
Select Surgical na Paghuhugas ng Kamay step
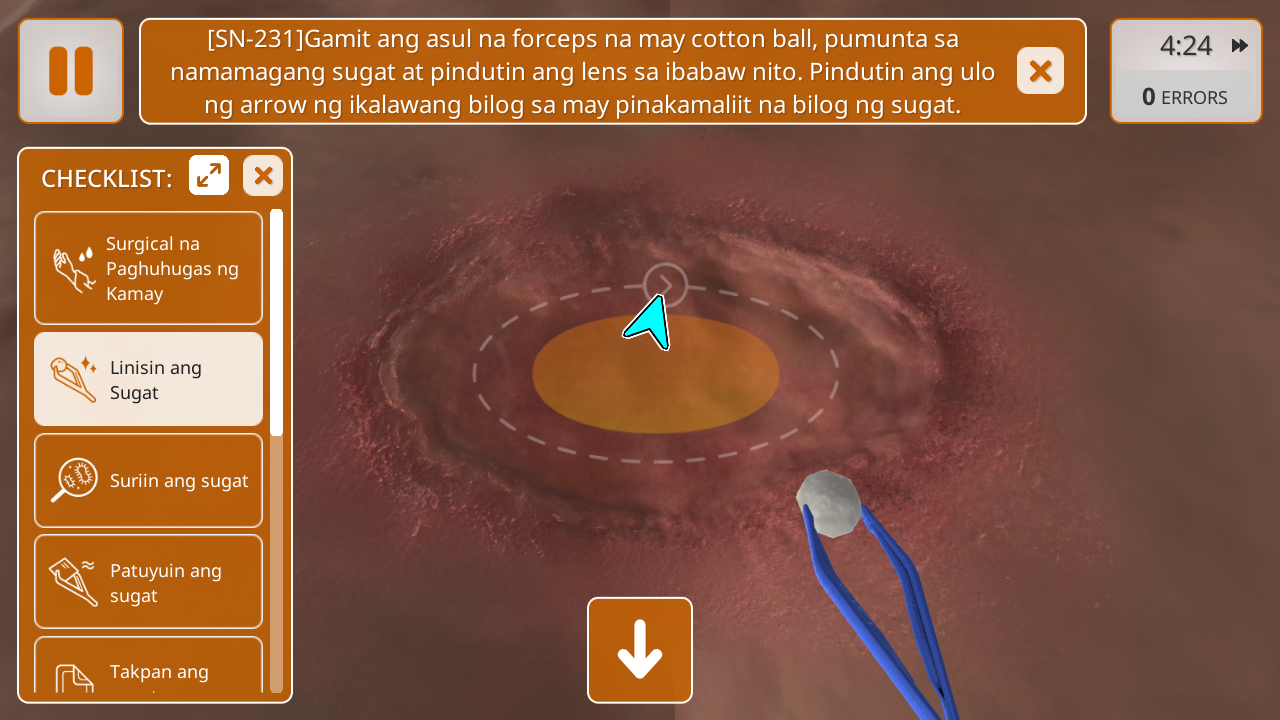click(149, 268)
